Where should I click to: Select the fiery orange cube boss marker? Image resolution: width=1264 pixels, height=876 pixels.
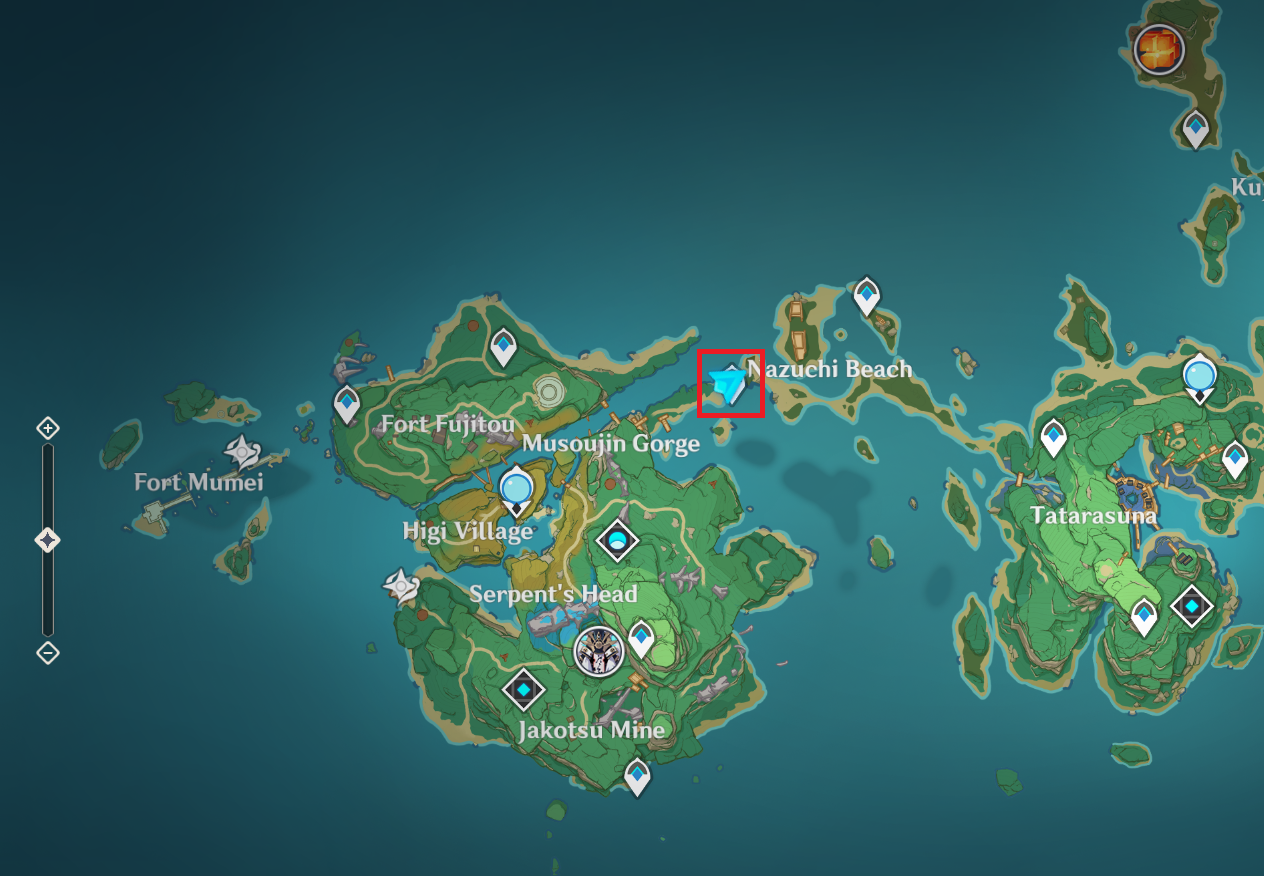coord(1159,49)
